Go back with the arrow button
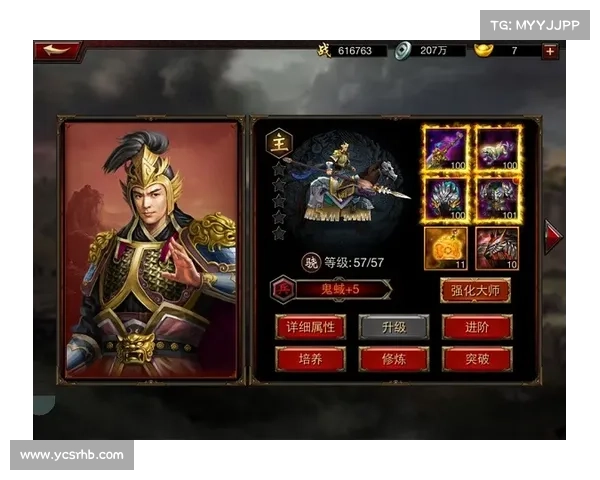This screenshot has height=480, width=600. 57,50
